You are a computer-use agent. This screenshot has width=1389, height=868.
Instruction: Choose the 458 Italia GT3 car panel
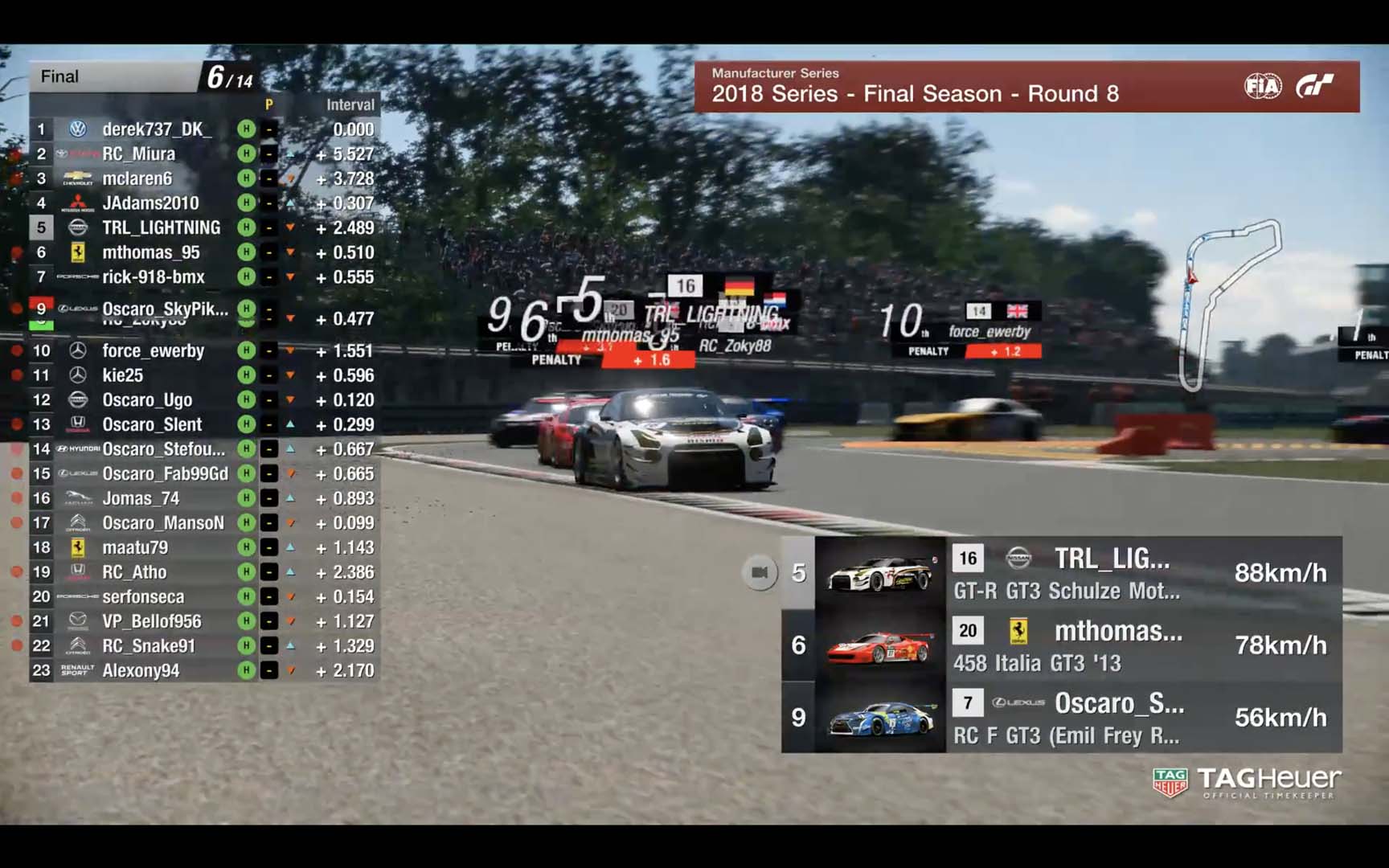coord(1061,645)
